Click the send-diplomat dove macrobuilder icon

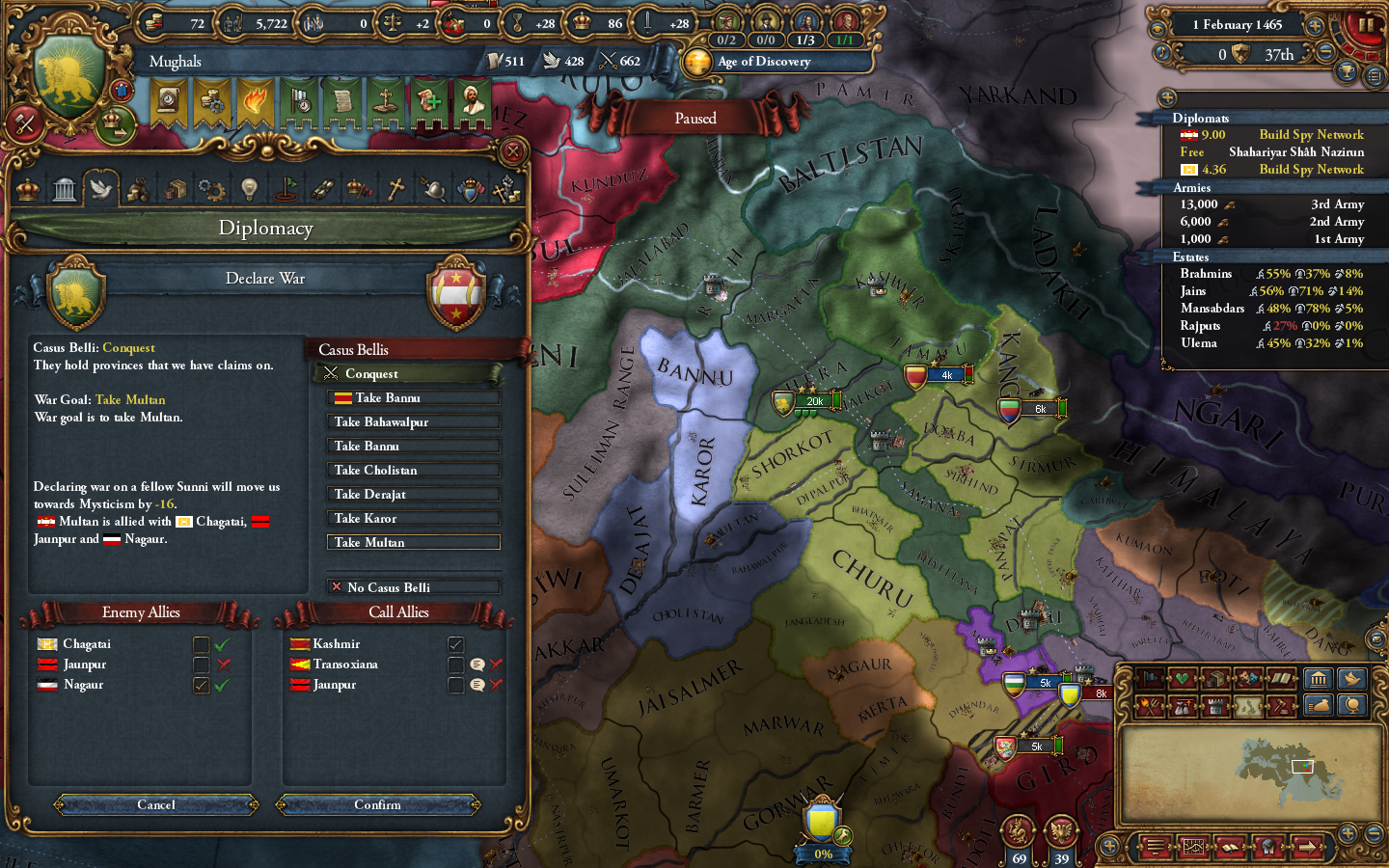pos(1350,679)
